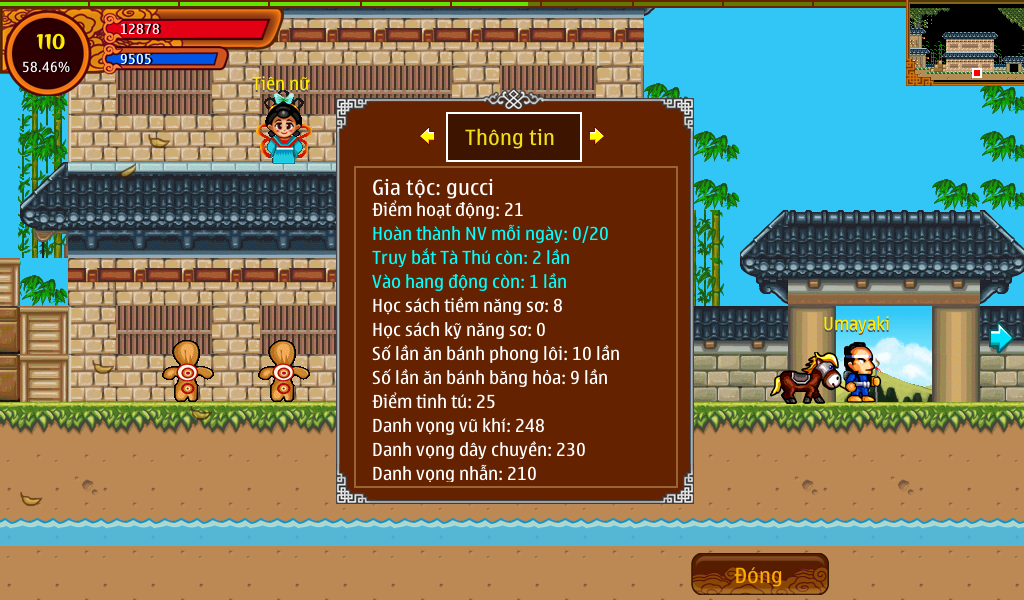Click the cyan map exit arrow
Screen dimensions: 1024x600
pyautogui.click(x=1000, y=338)
